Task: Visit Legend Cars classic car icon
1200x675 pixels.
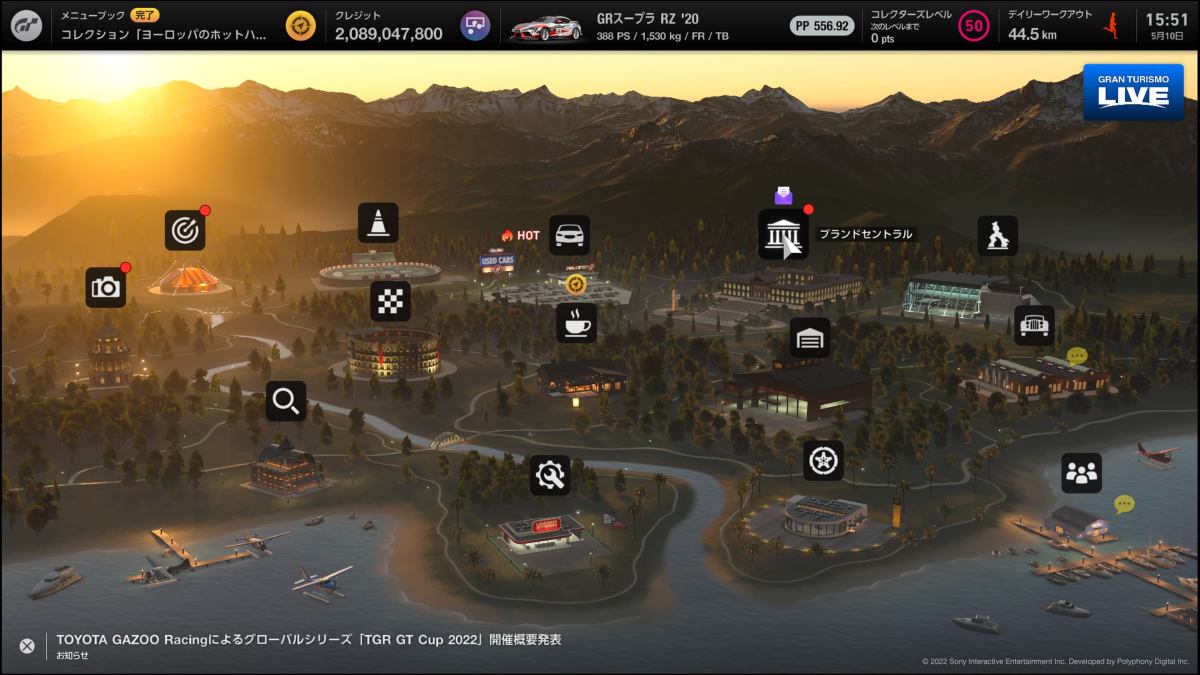Action: click(1034, 325)
